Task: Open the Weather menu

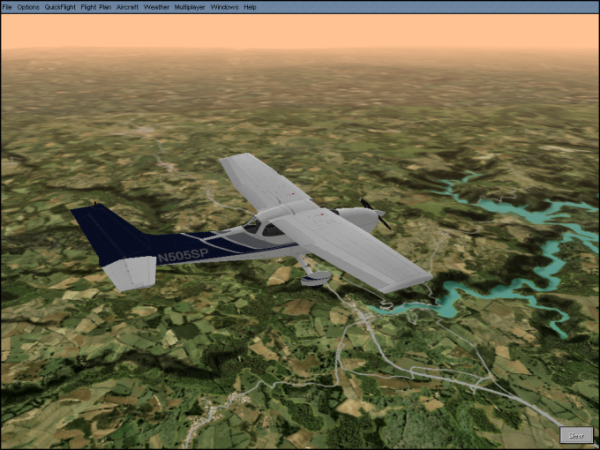Action: (156, 6)
